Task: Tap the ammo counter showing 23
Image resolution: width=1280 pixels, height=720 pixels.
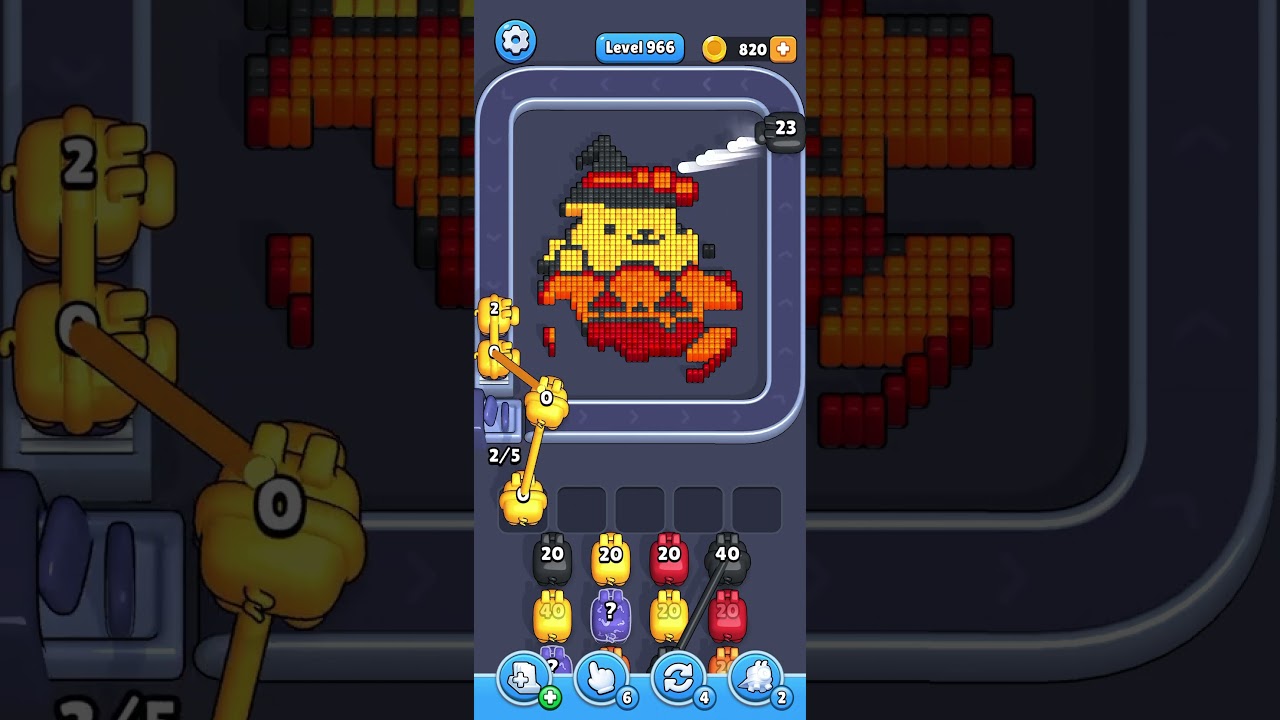Action: click(784, 128)
